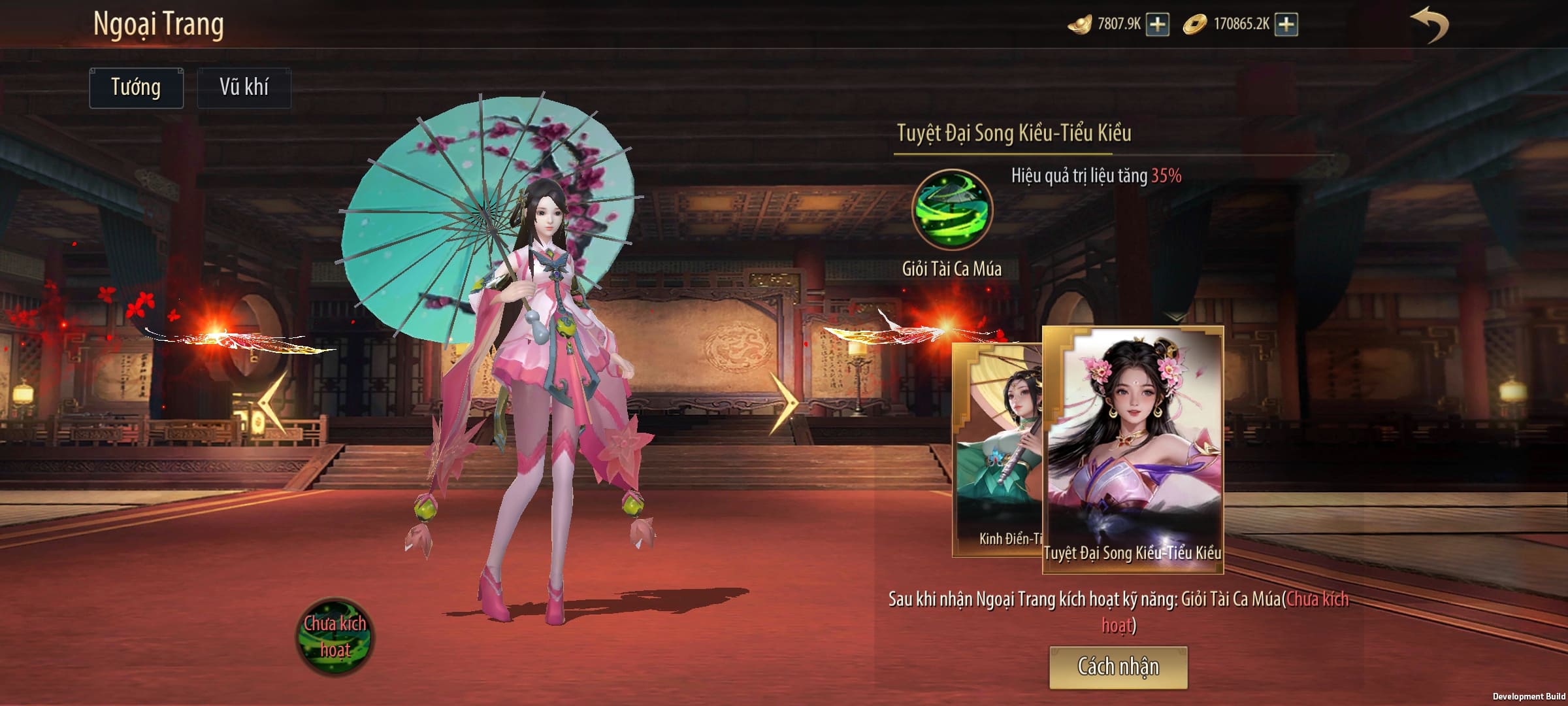Screen dimensions: 1568x706
Task: Select Tuyệt Đại Song Kiều-Tiểu Kiều card
Action: [x=1133, y=450]
